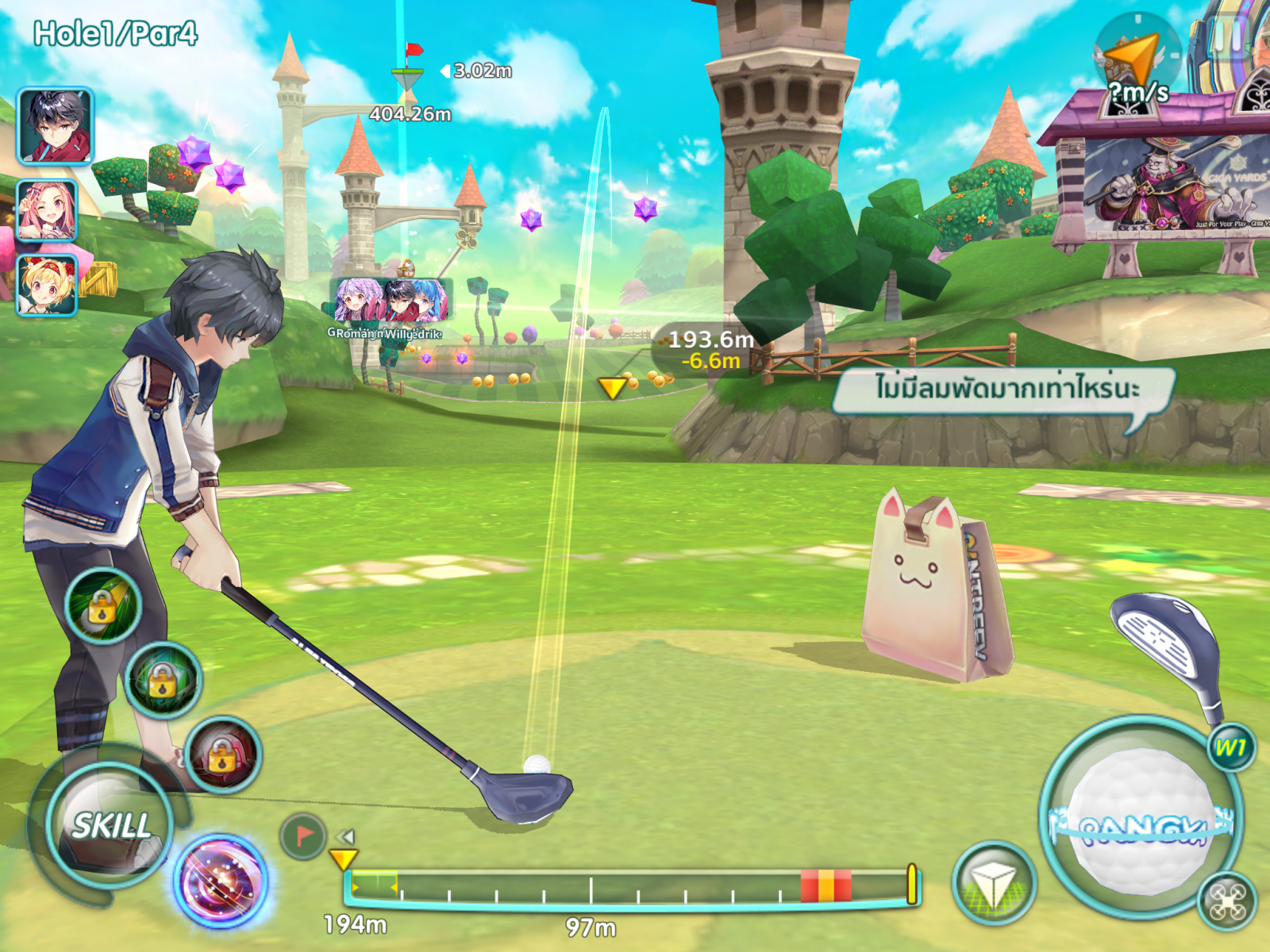Click the orange wind direction compass
This screenshot has height=952, width=1270.
[1135, 57]
